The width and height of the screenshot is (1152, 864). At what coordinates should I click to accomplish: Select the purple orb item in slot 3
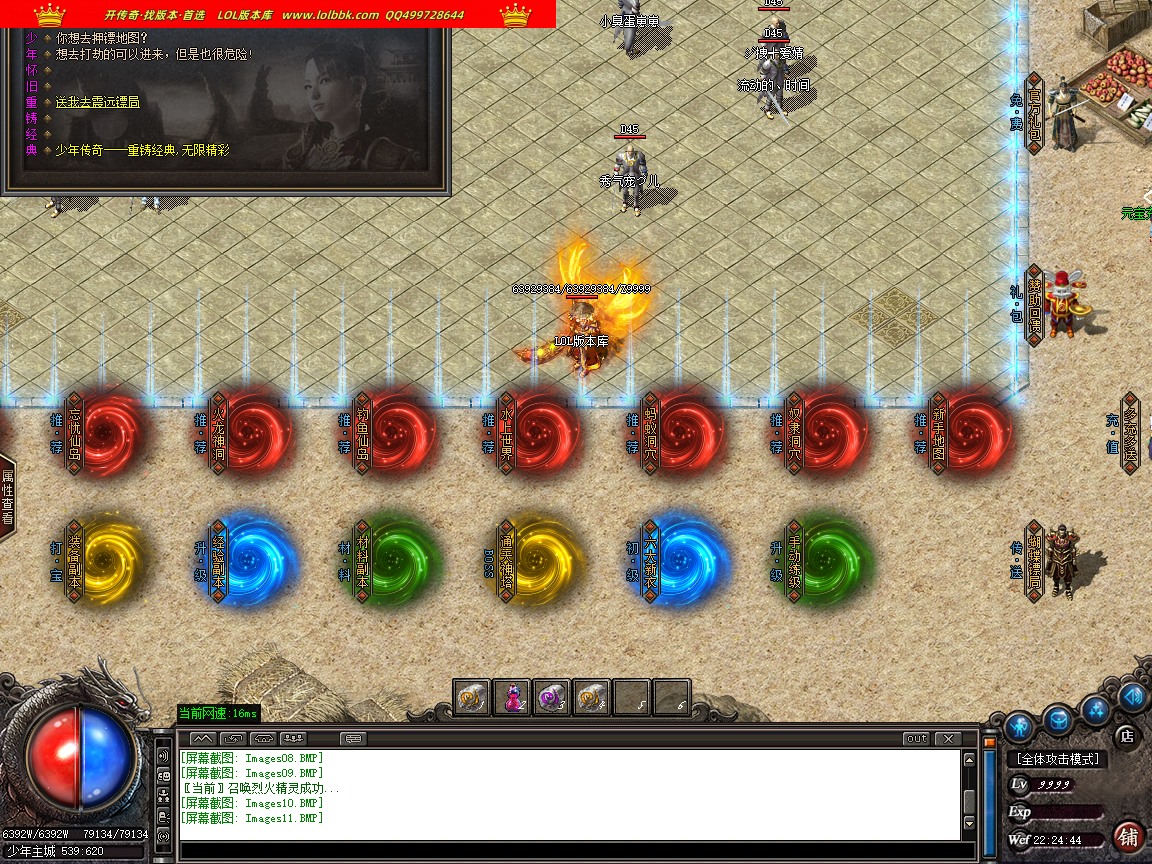click(x=552, y=697)
